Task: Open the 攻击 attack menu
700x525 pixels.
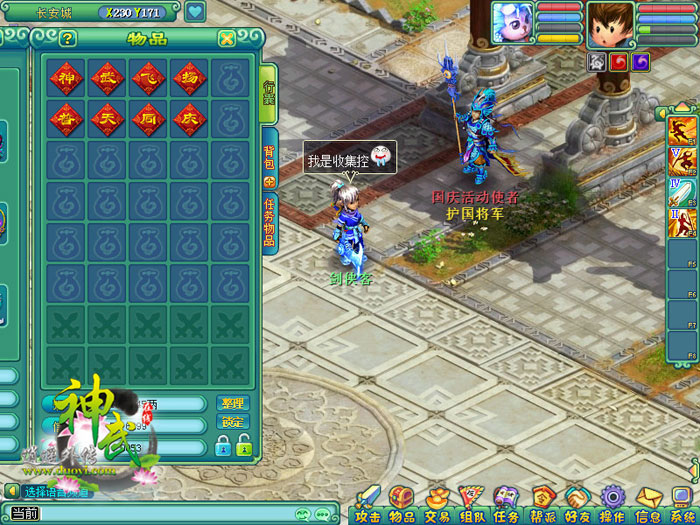Action: tap(368, 503)
